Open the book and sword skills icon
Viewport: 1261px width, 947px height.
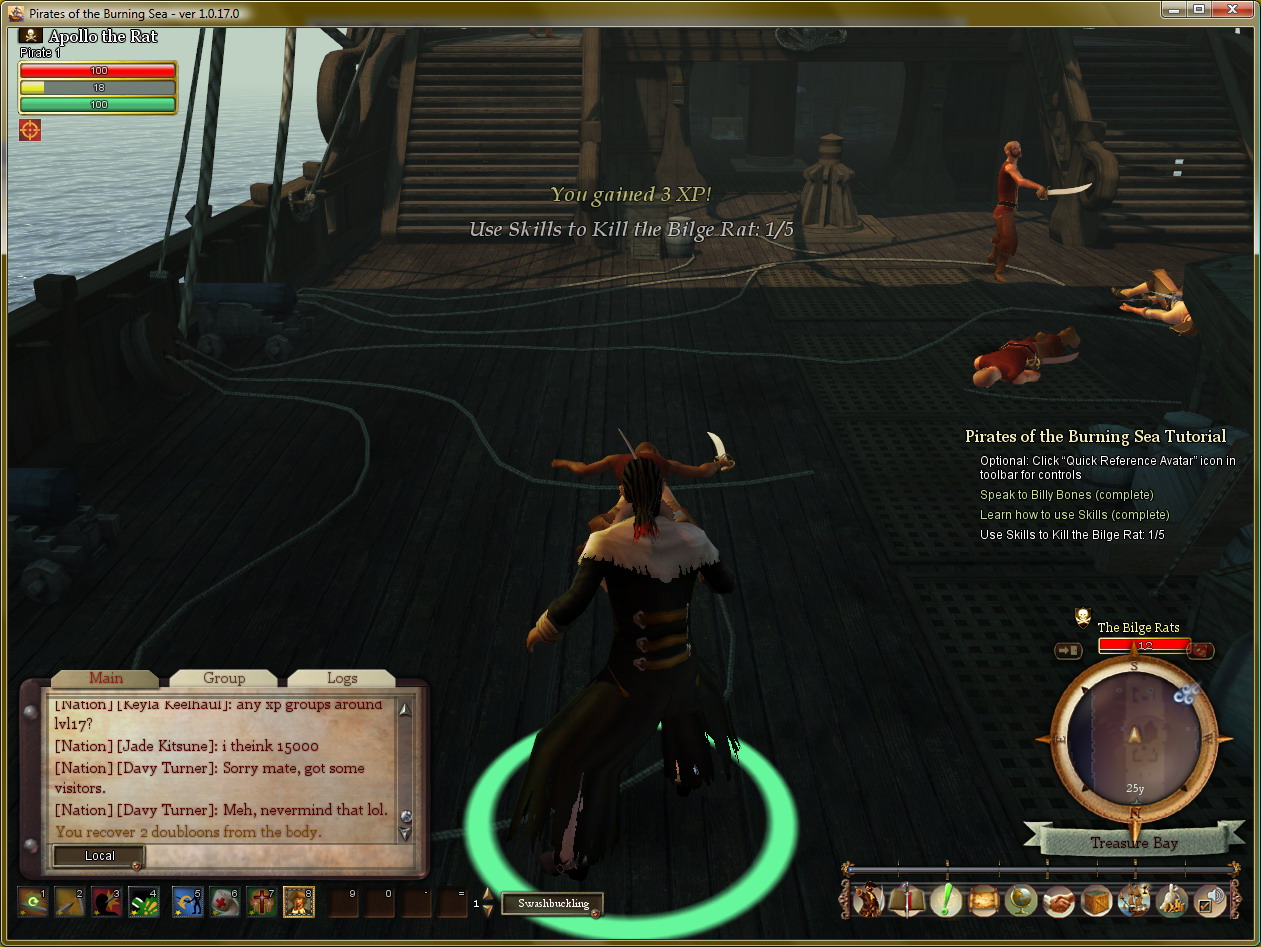point(907,900)
